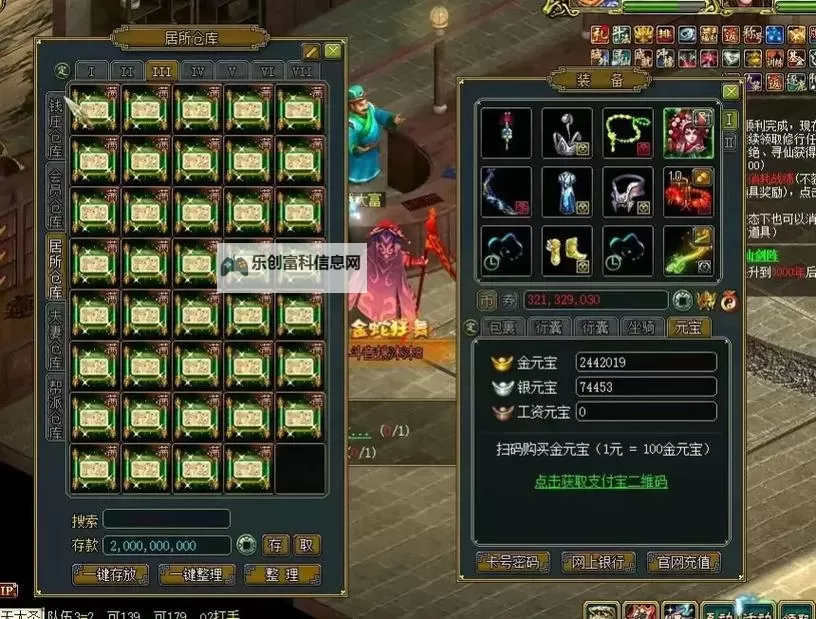816x619 pixels.
Task: Select the green bead necklace equipment slot
Action: [x=628, y=133]
